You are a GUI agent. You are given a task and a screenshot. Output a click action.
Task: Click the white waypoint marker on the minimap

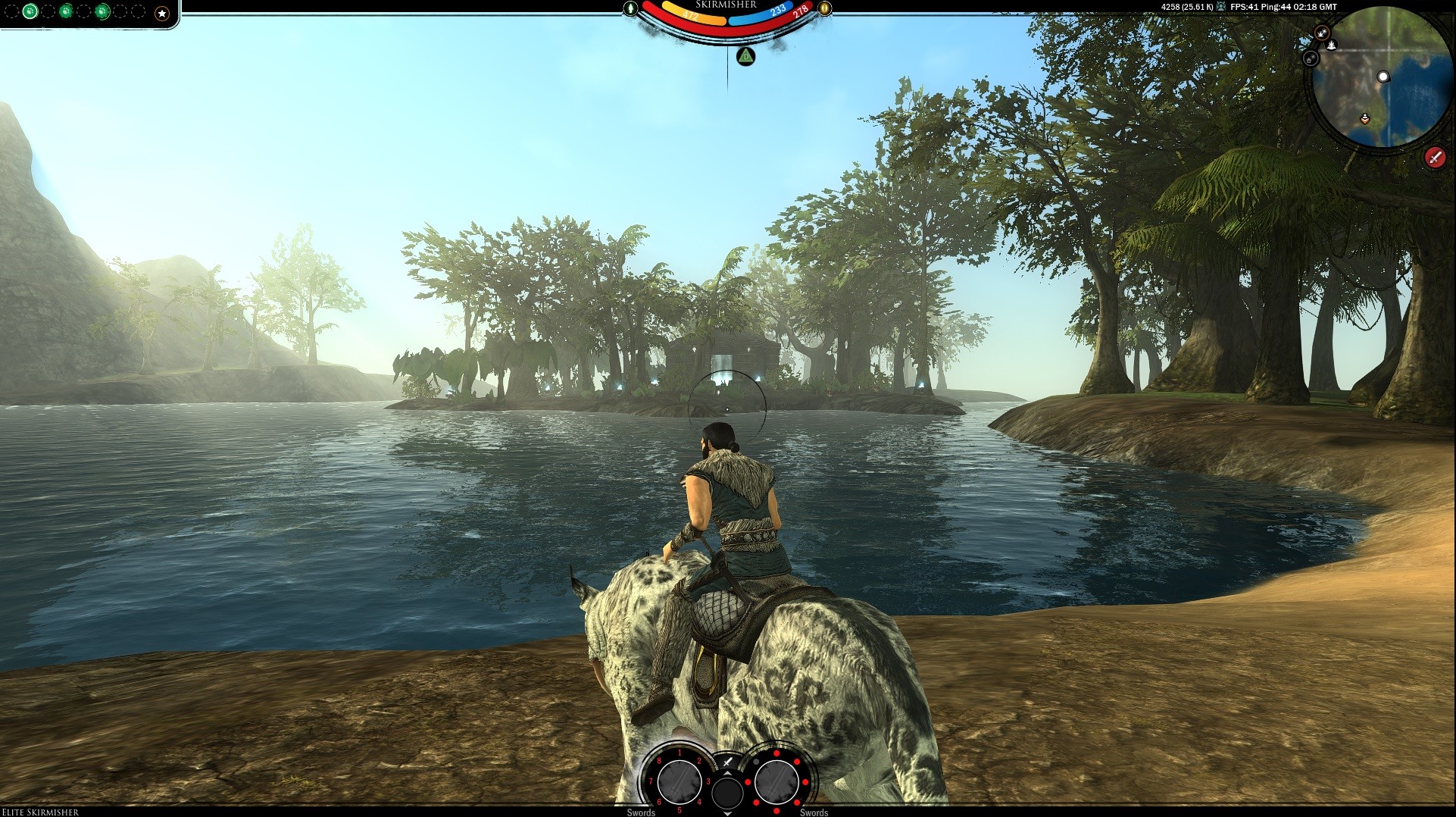coord(1383,77)
